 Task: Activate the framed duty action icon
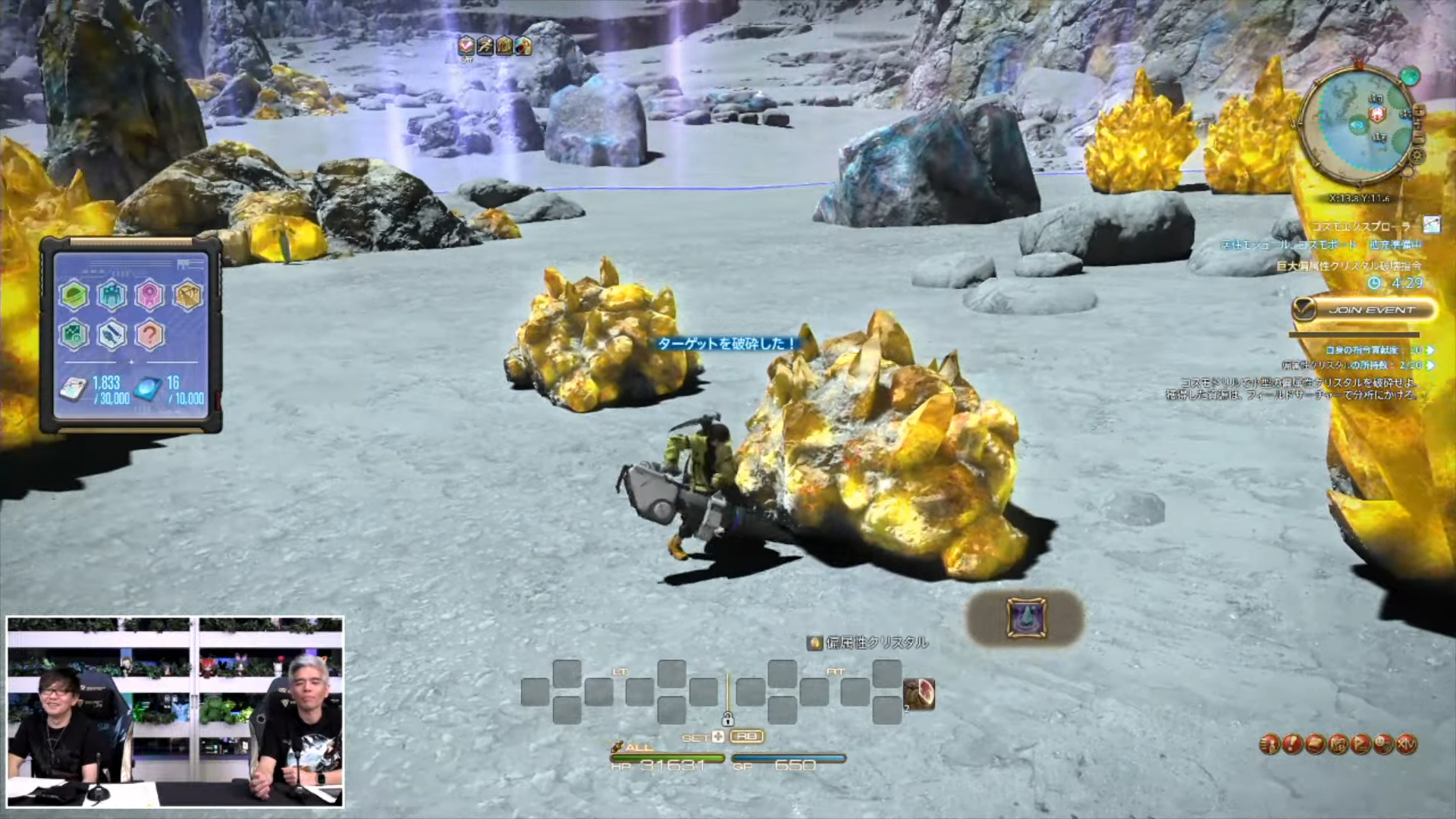coord(1025,618)
